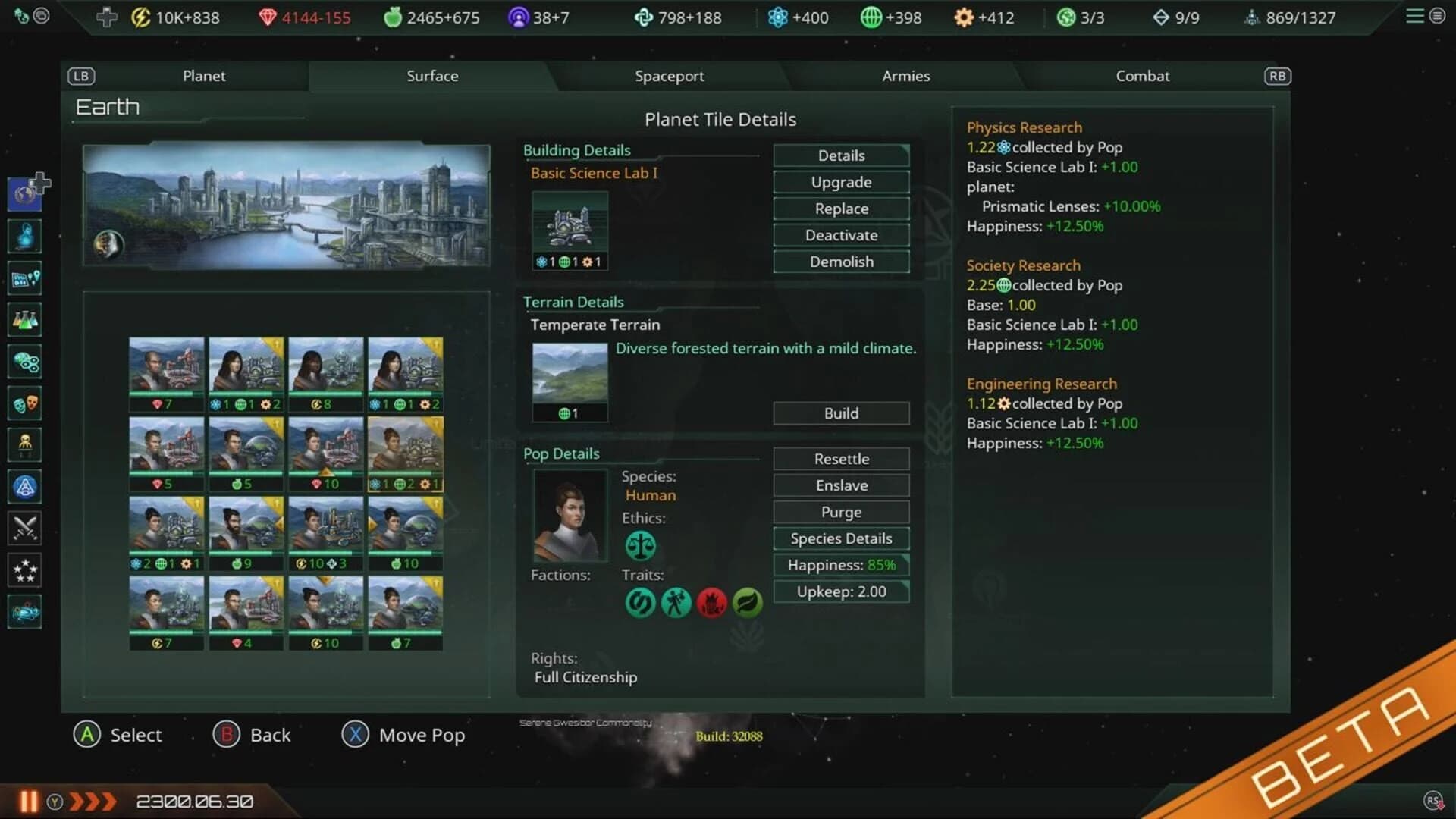Click the energy credits icon in top bar
Viewport: 1456px width, 819px height.
(139, 17)
